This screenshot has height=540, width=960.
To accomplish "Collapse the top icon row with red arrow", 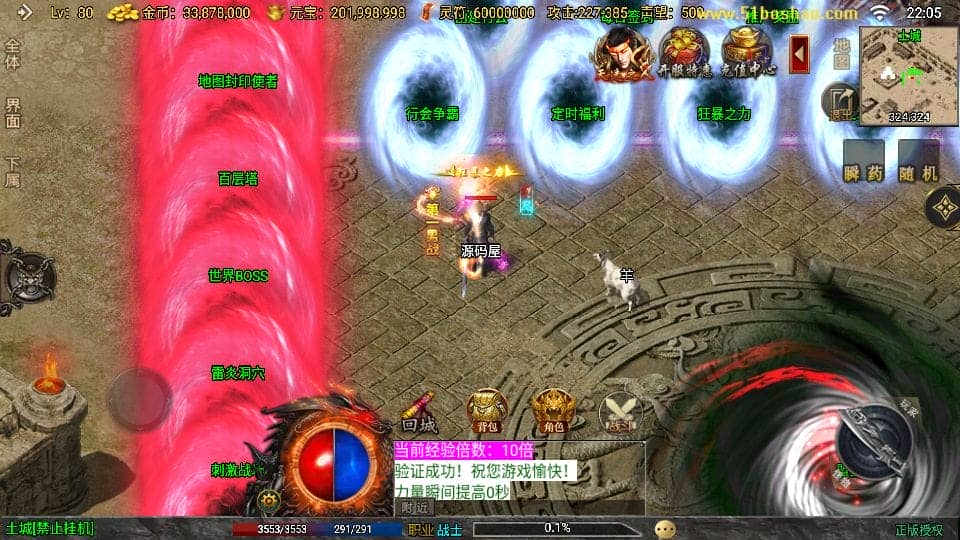I will [x=799, y=53].
